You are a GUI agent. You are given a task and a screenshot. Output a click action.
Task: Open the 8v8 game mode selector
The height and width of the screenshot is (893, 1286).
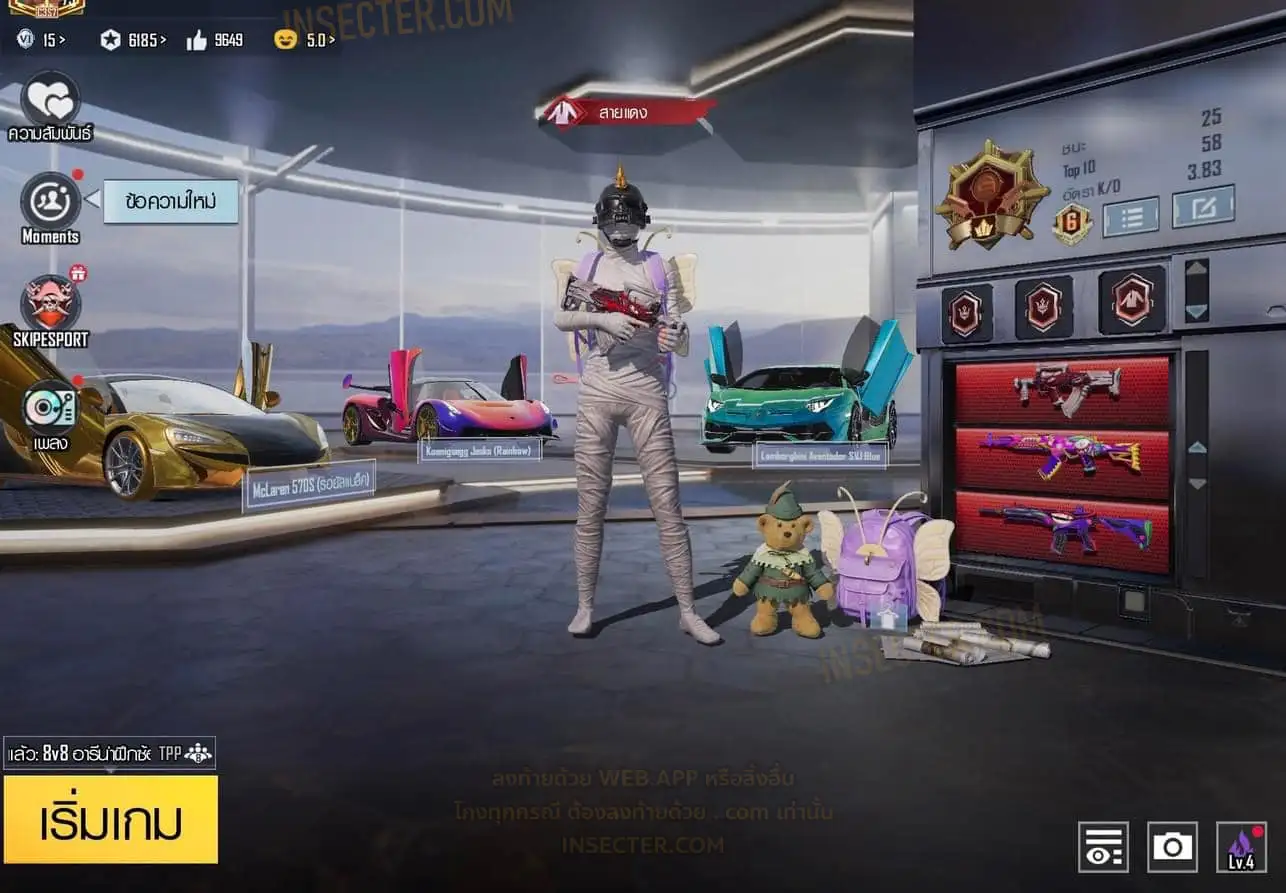coord(109,753)
